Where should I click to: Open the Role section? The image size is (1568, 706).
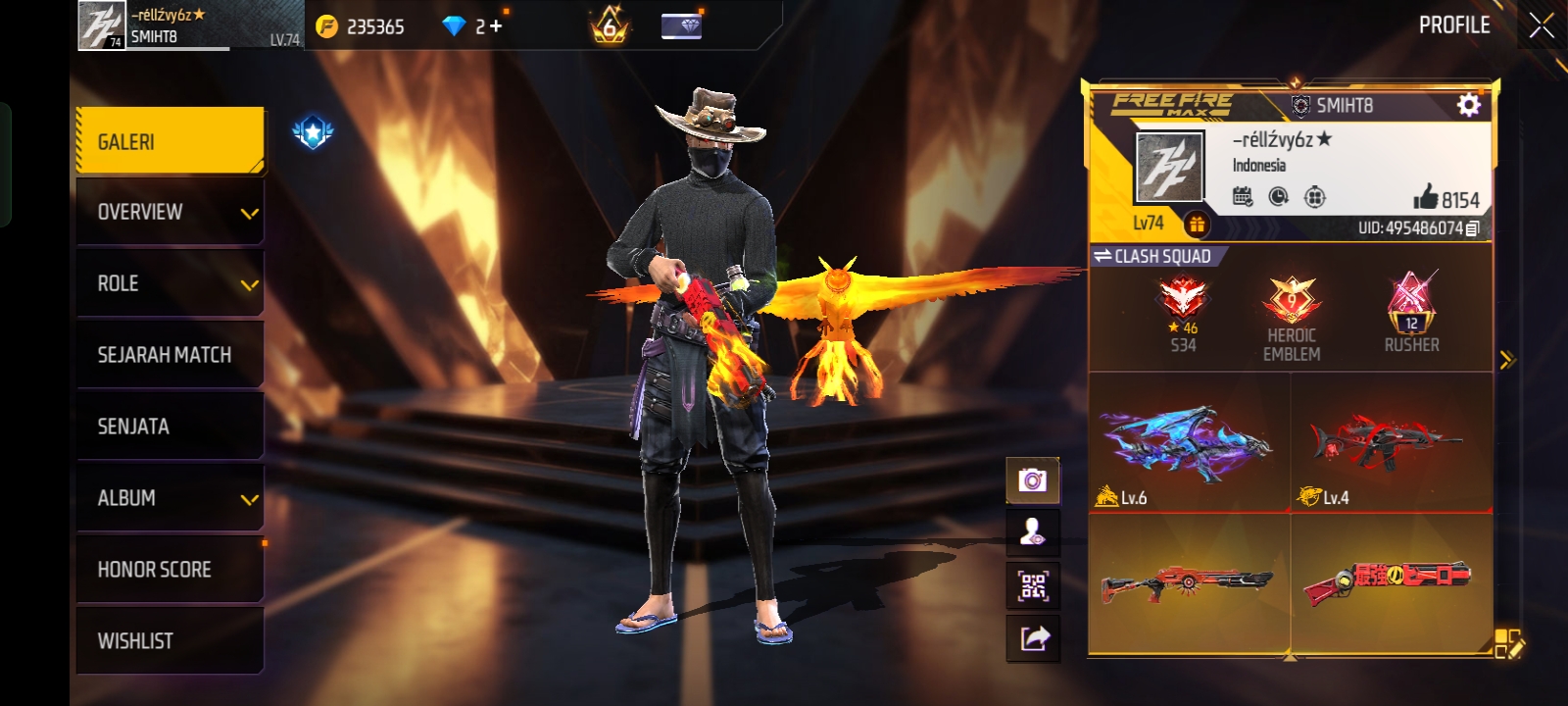(x=170, y=283)
